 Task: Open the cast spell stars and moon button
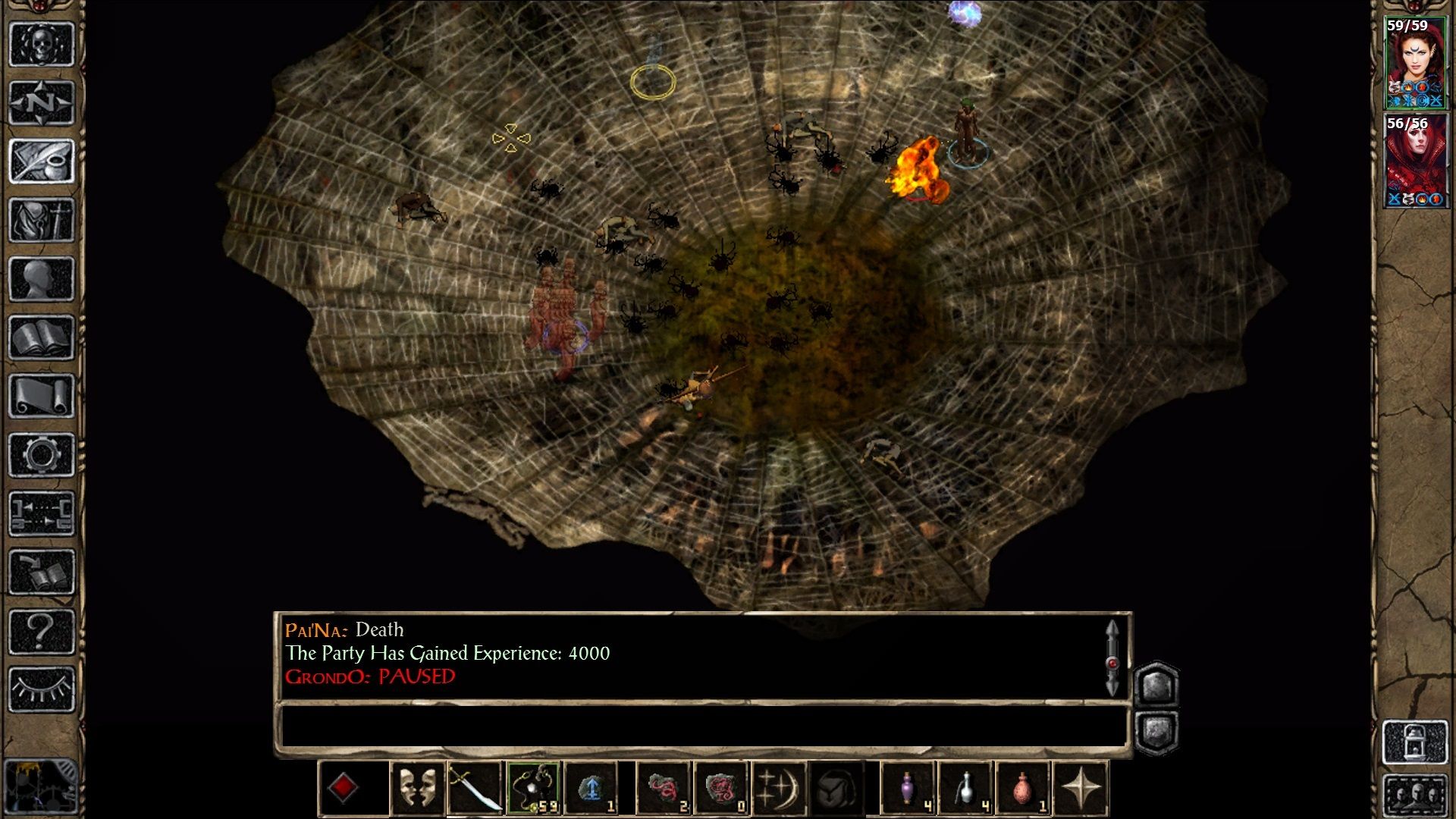click(x=779, y=788)
